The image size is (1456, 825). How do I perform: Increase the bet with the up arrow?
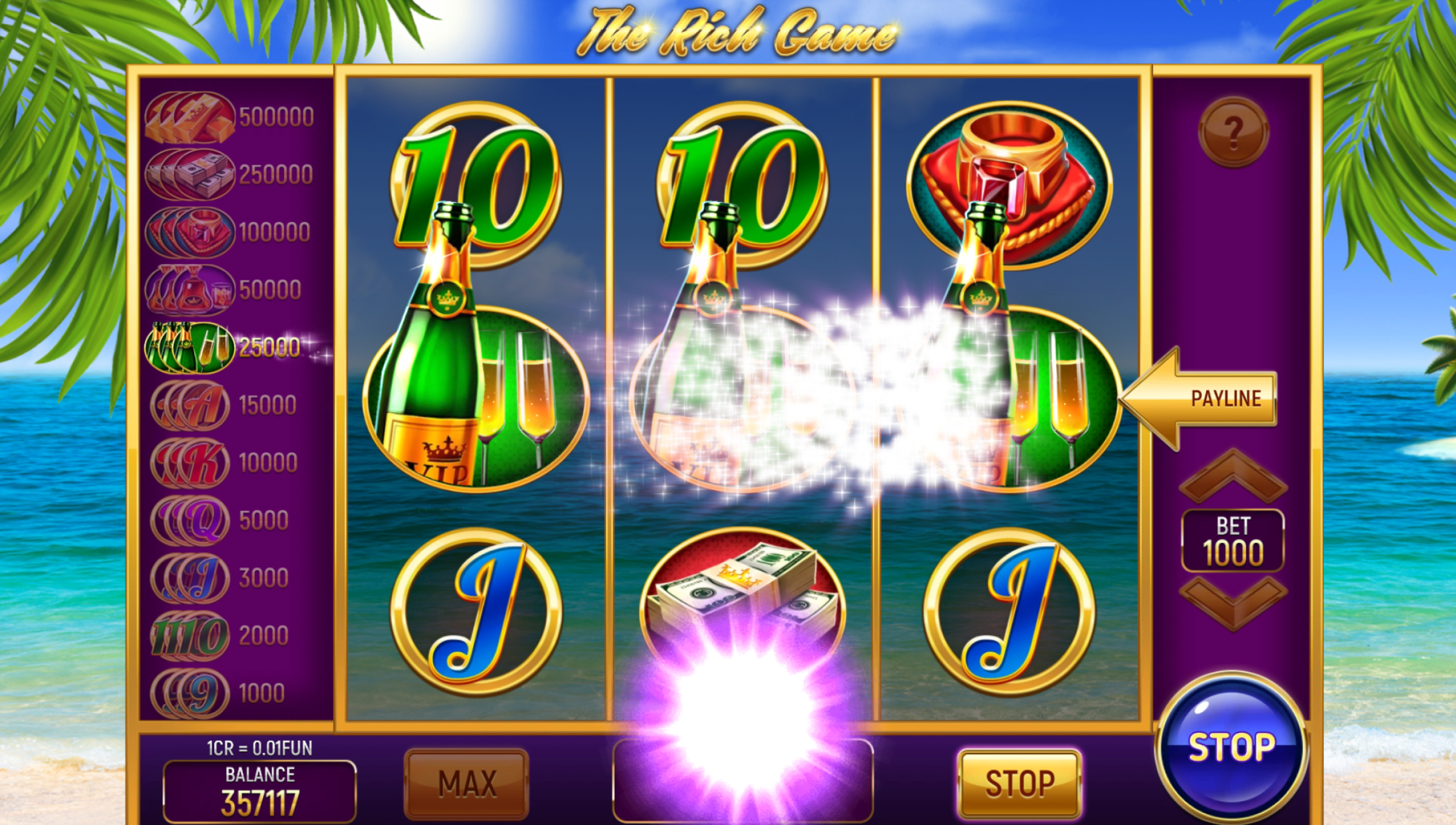coord(1233,477)
